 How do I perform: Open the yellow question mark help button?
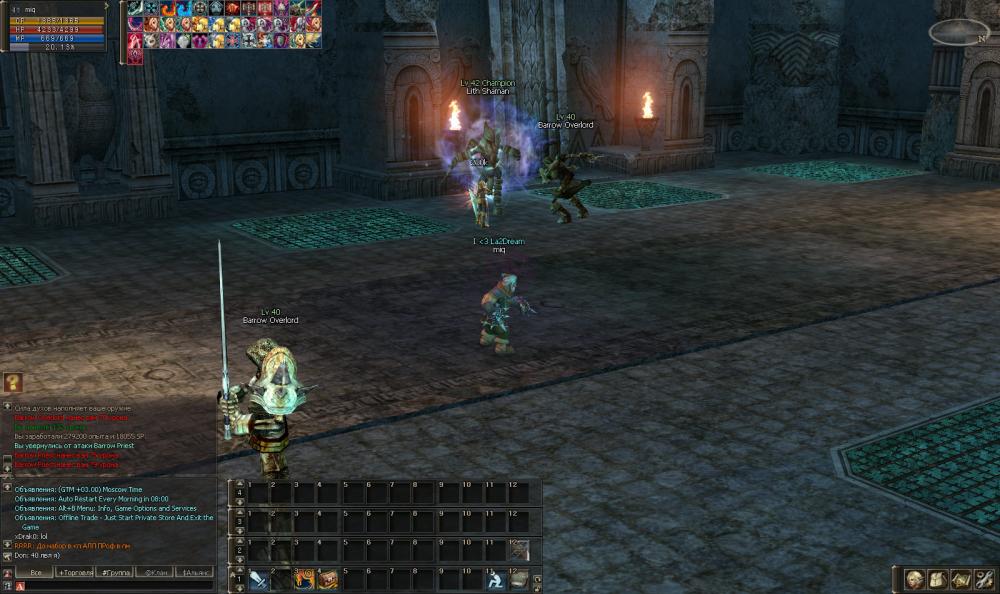coord(12,382)
